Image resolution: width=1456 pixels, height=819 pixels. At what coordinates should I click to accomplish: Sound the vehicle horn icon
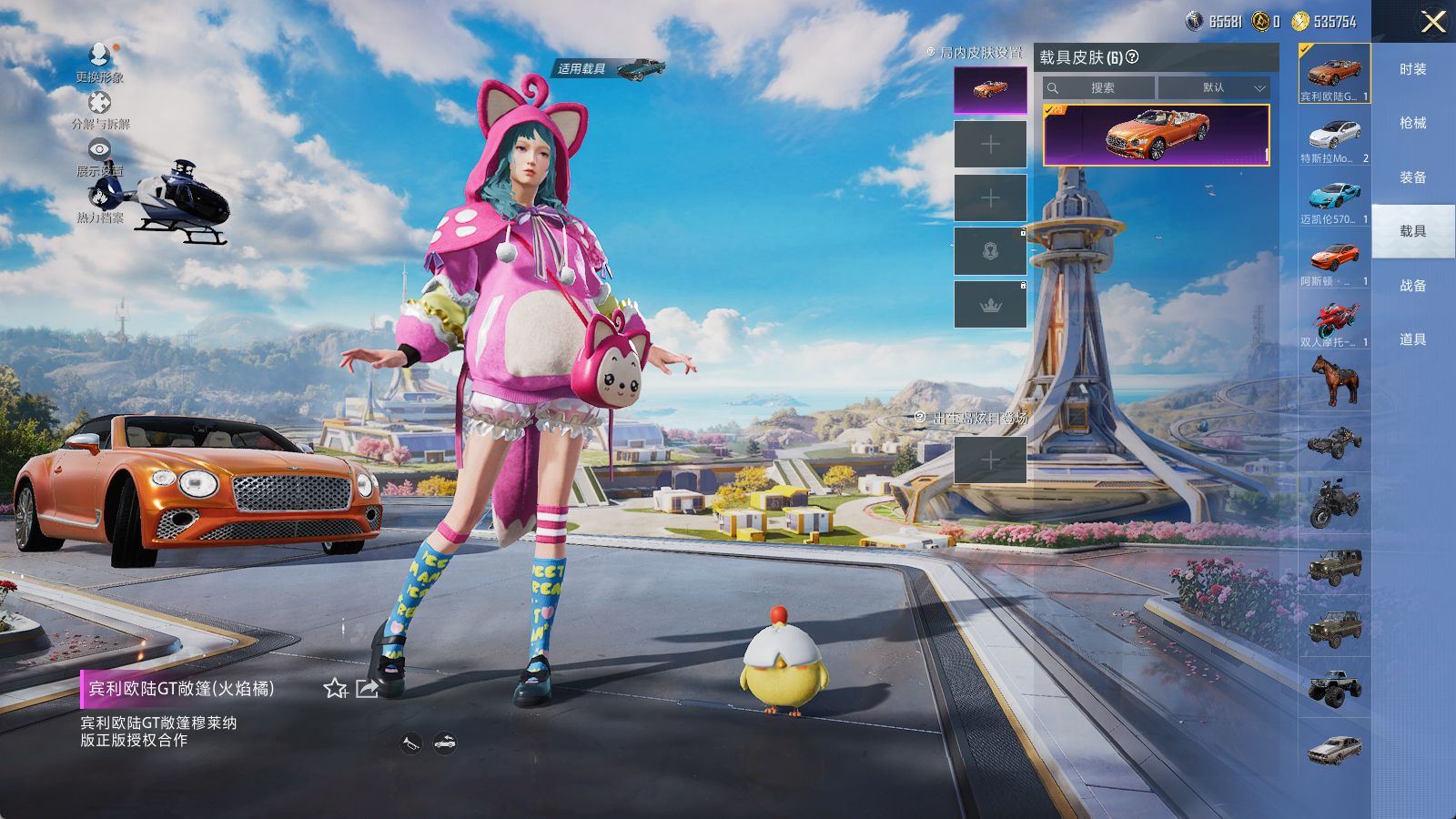coord(411,743)
